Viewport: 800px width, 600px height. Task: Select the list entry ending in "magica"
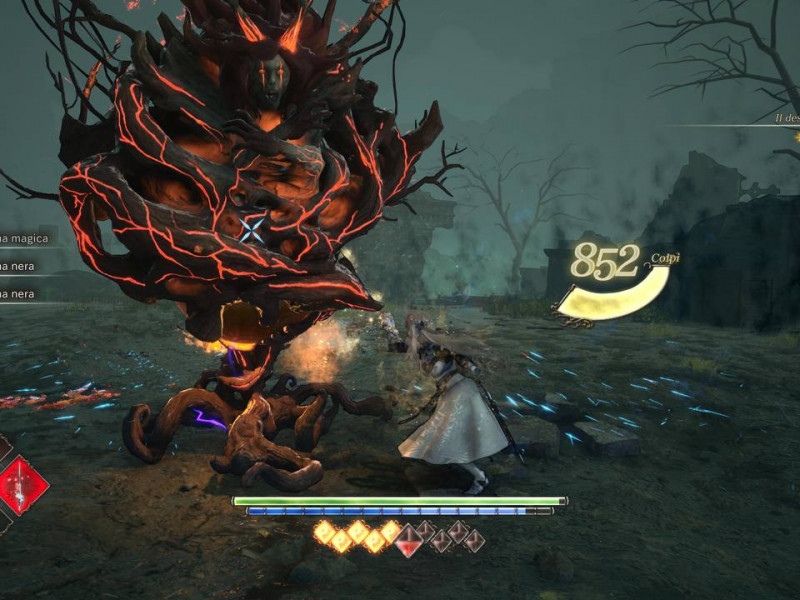pos(24,238)
